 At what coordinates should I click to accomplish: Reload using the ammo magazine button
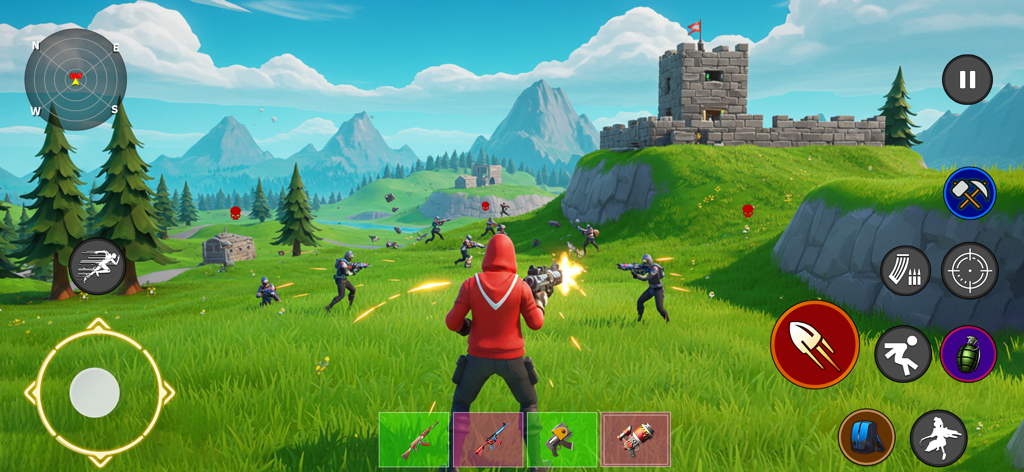point(905,270)
